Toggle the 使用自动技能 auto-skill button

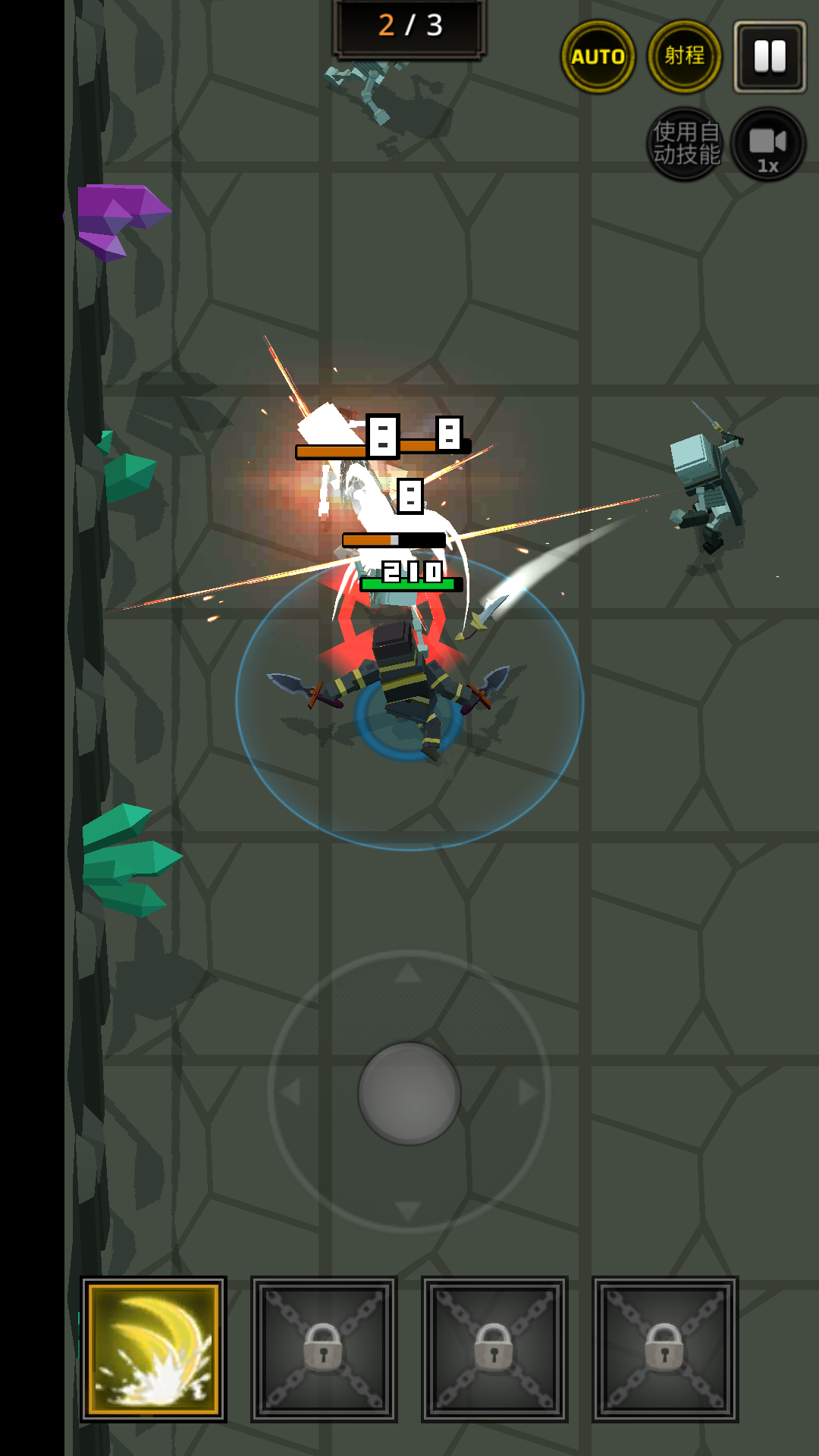[686, 143]
